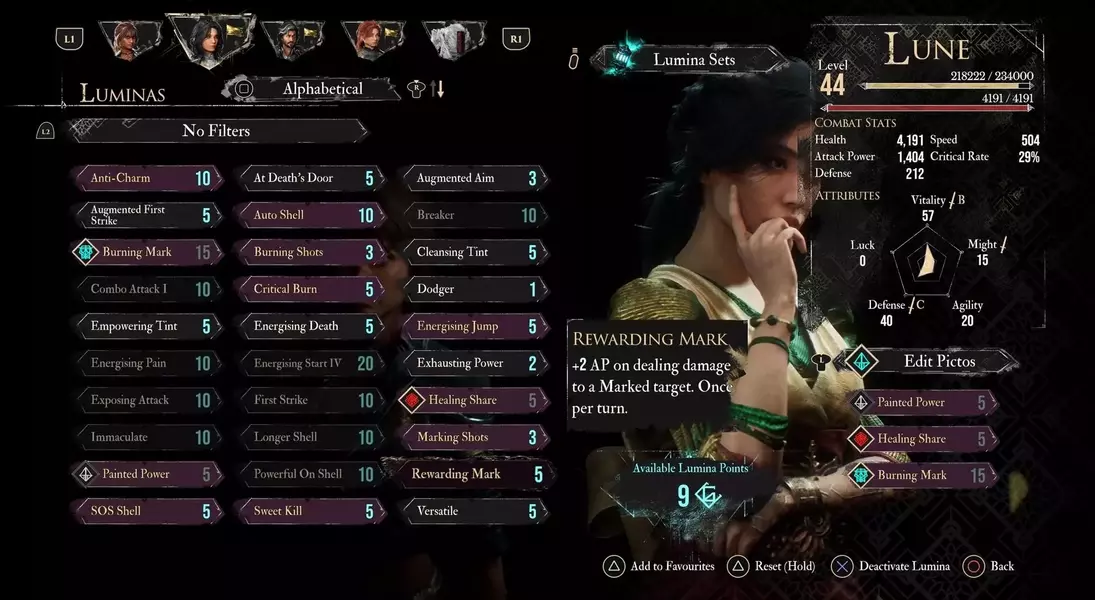Viewport: 1095px width, 600px height.
Task: Open the No Filters selector
Action: click(x=216, y=131)
